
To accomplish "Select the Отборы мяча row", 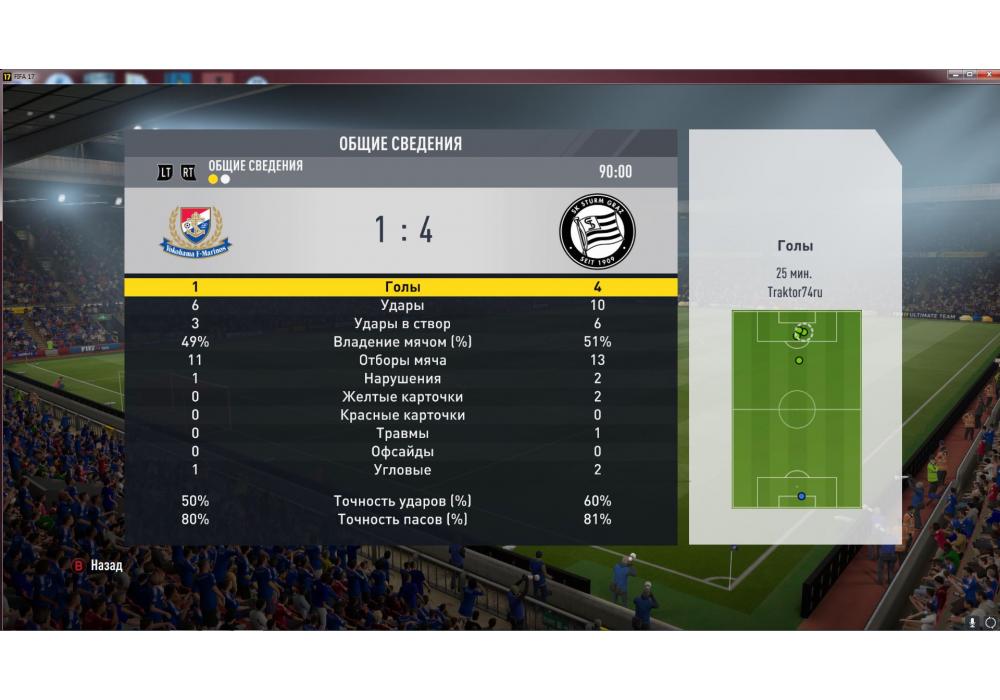I will click(x=402, y=360).
